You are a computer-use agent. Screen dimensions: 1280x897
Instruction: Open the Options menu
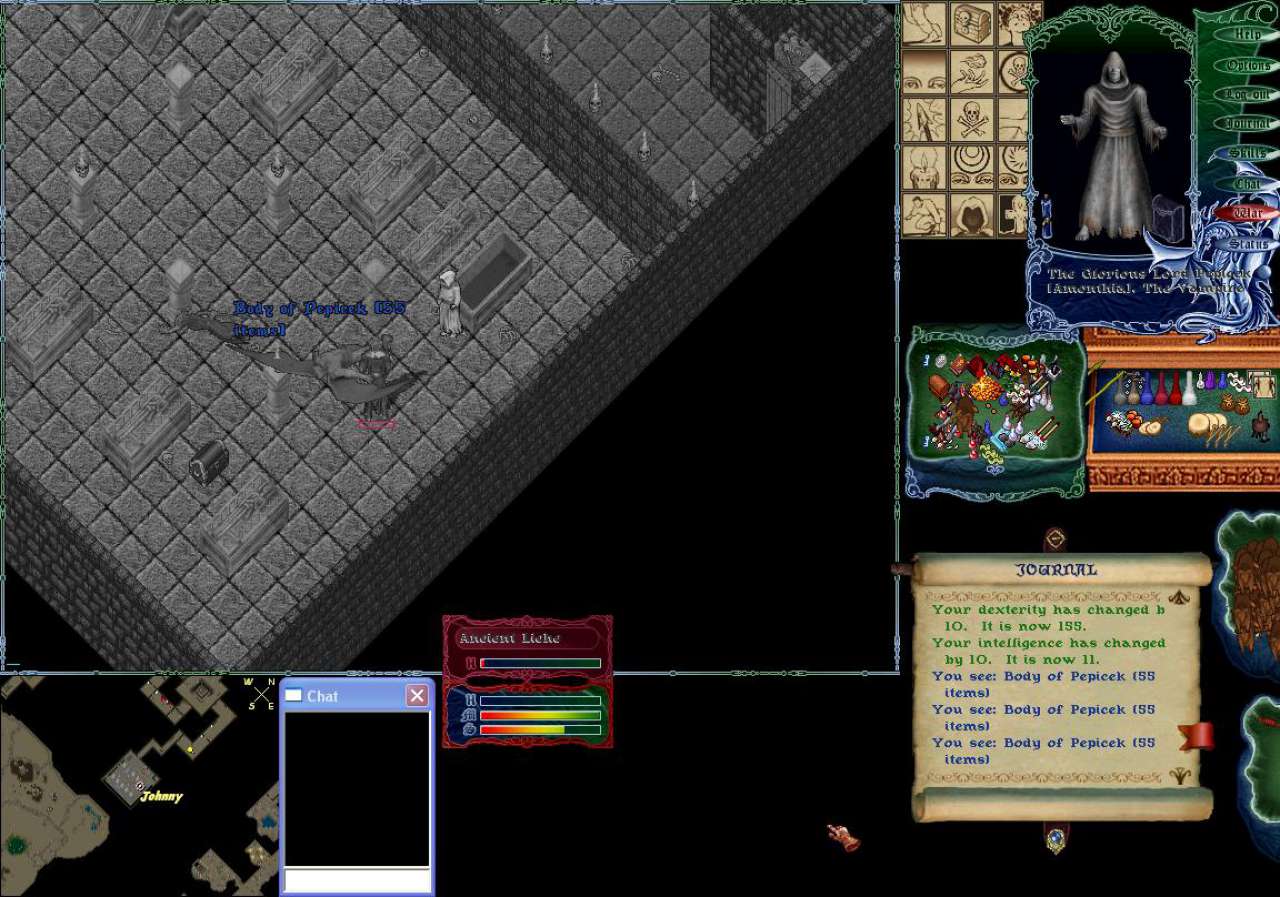(1247, 65)
